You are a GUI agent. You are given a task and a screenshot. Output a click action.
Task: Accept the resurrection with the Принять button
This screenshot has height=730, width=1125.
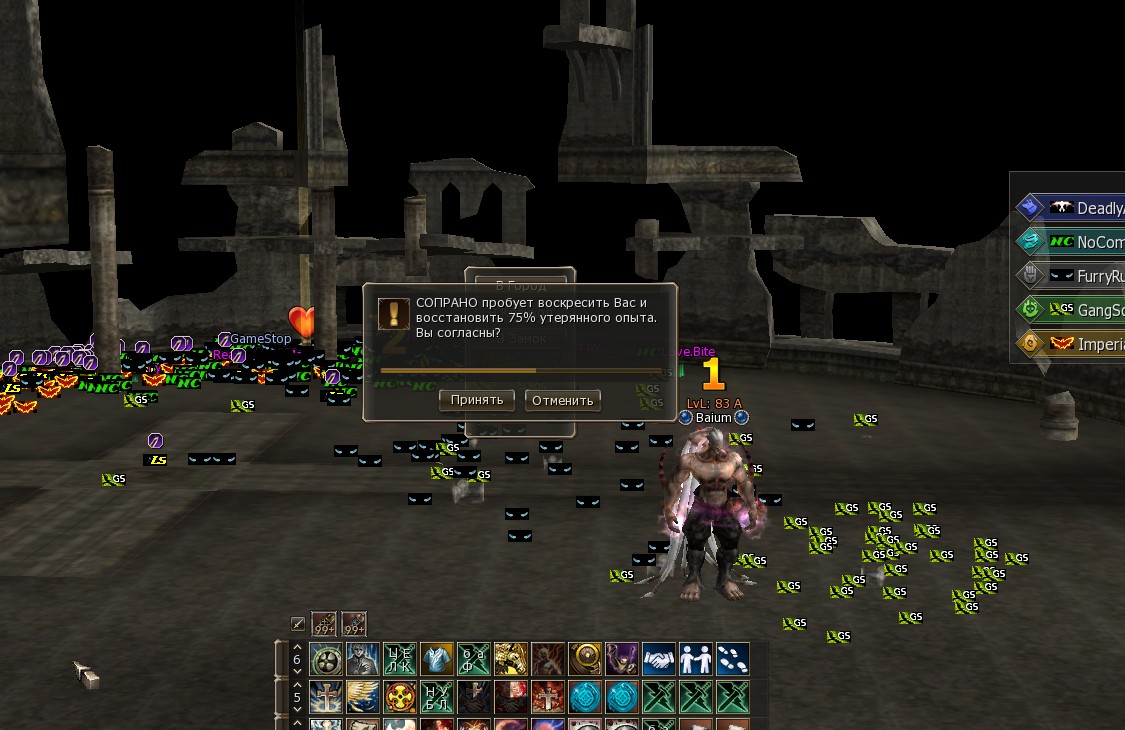477,401
